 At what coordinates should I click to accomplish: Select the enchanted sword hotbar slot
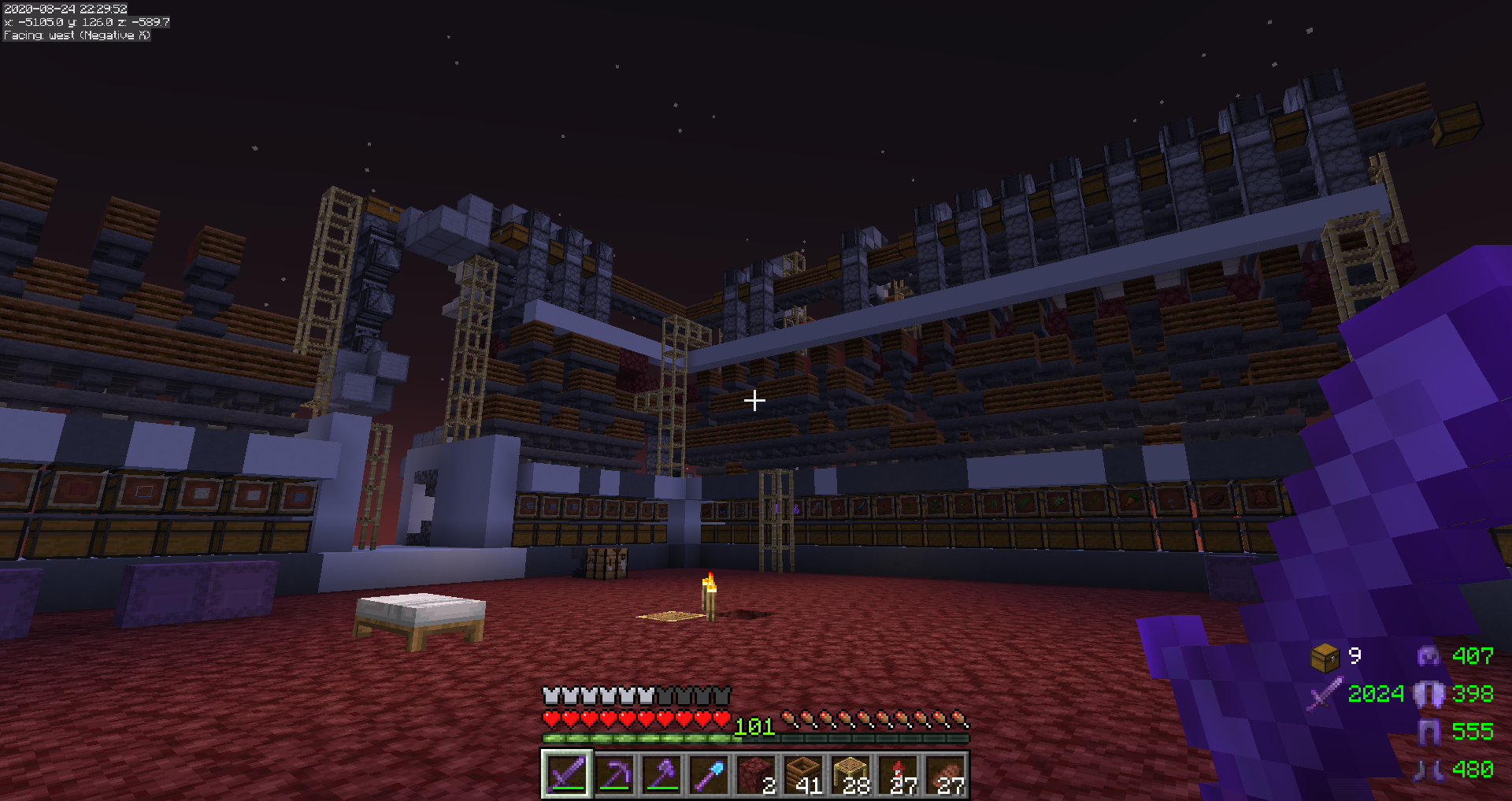click(567, 774)
